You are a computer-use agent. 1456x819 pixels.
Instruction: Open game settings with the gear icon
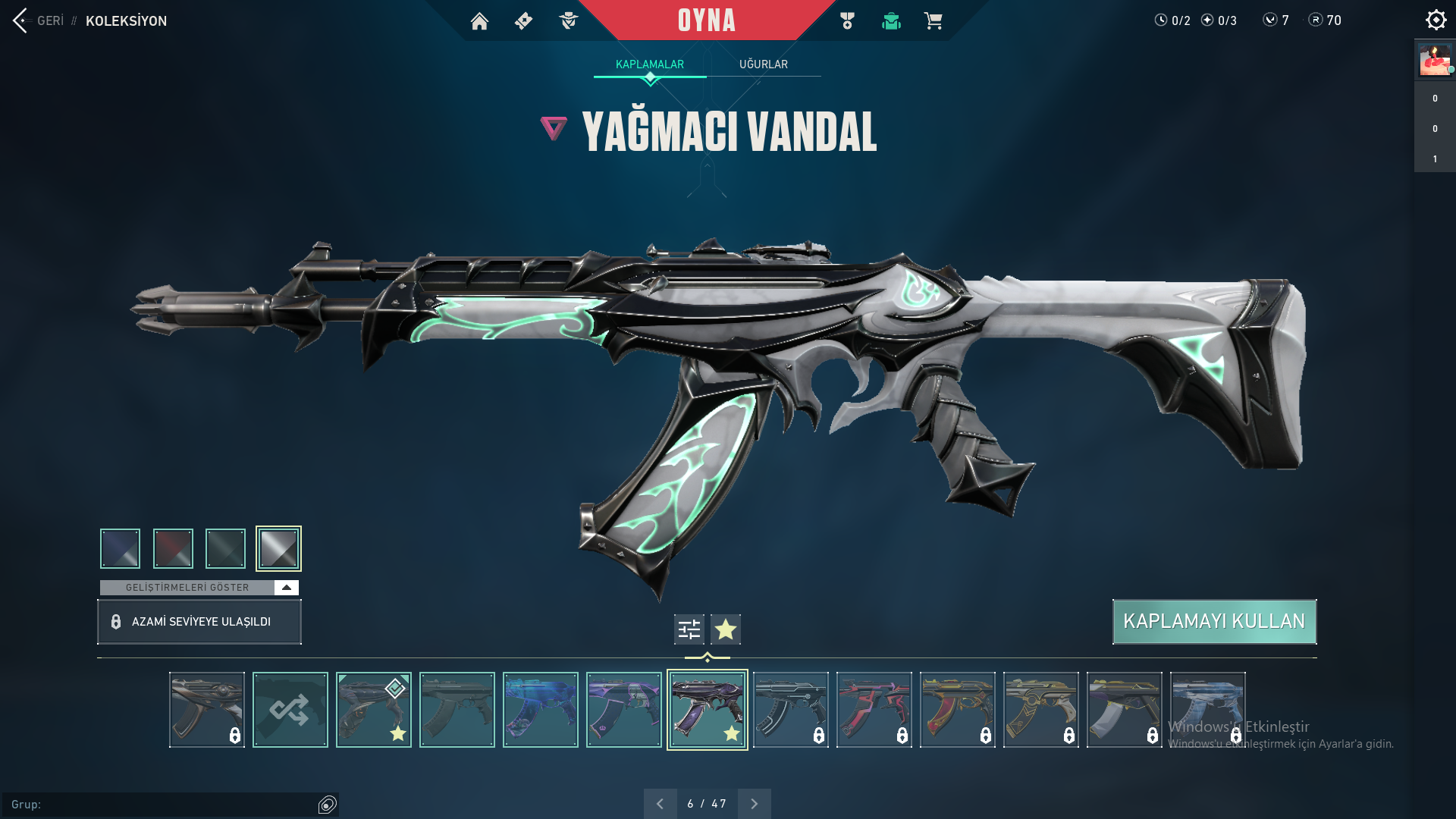click(1436, 19)
